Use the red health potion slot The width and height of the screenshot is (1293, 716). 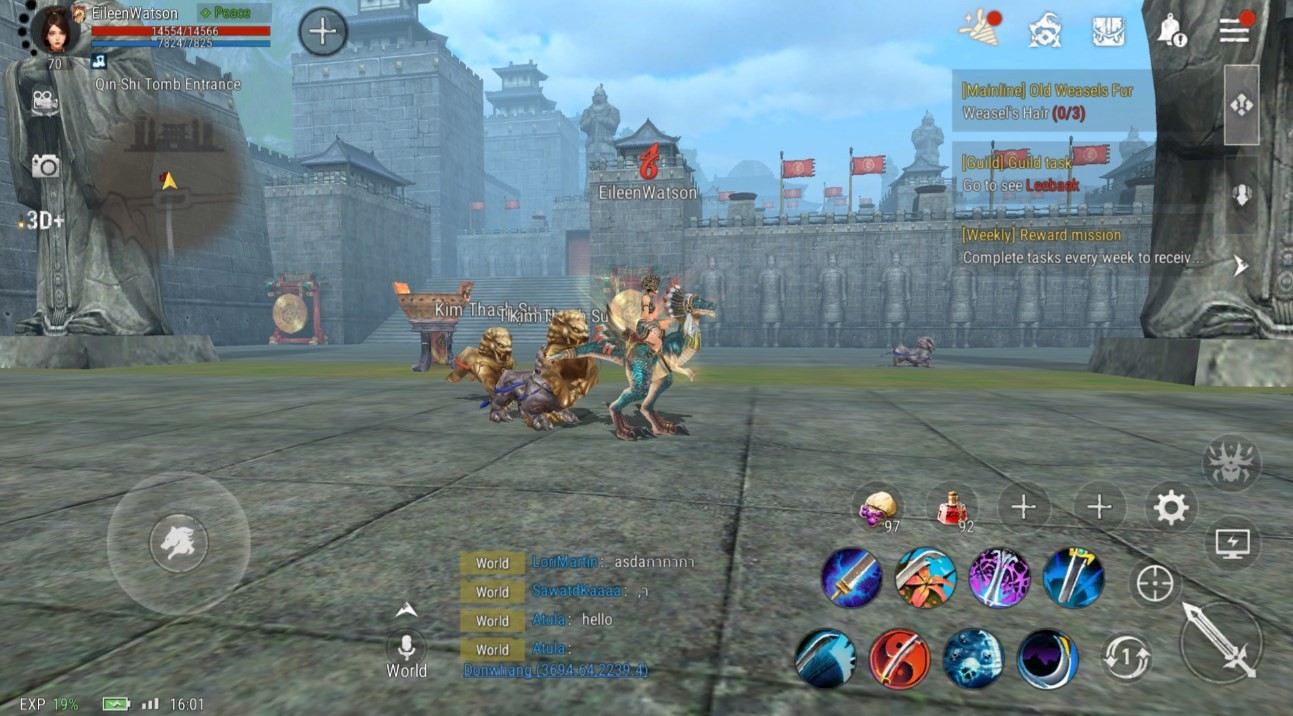pyautogui.click(x=951, y=508)
